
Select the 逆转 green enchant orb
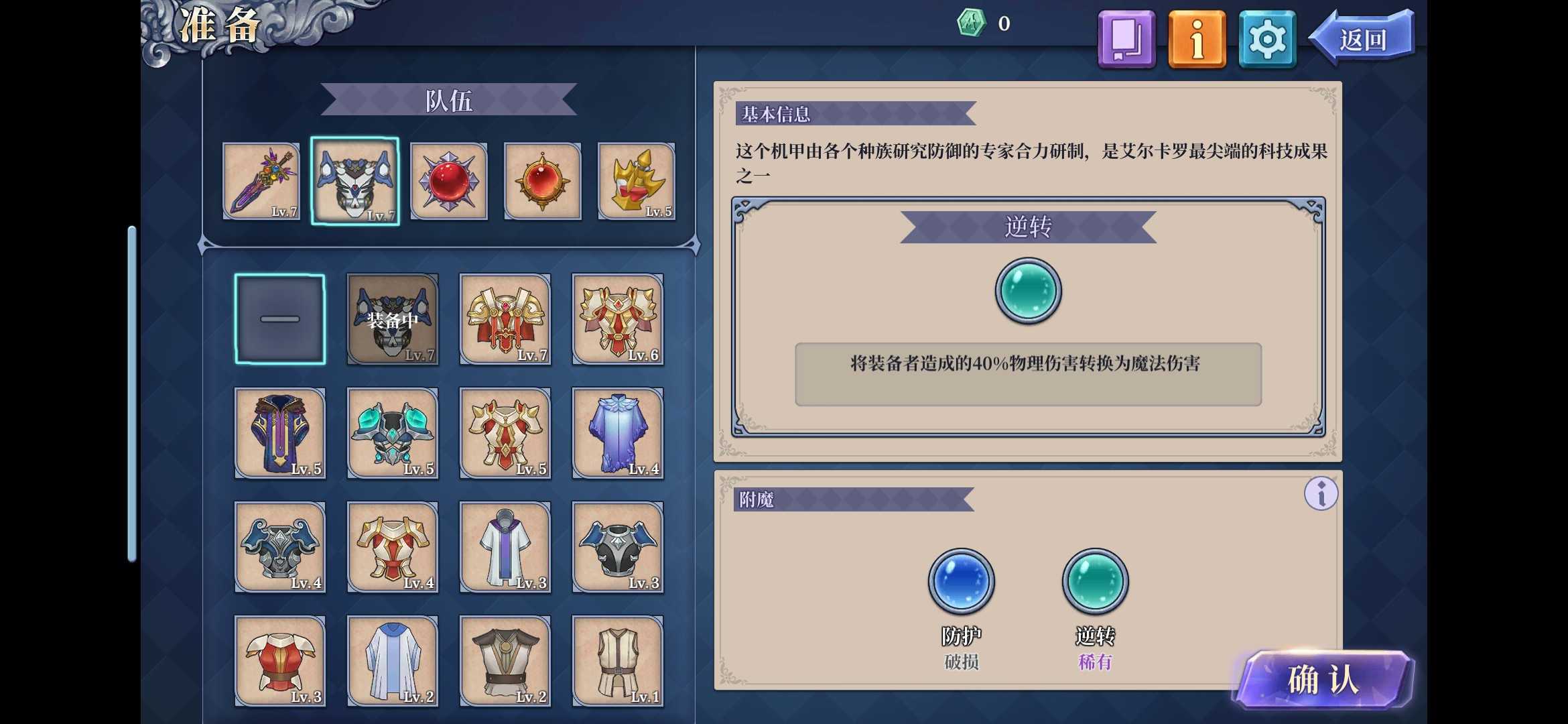tap(1095, 581)
